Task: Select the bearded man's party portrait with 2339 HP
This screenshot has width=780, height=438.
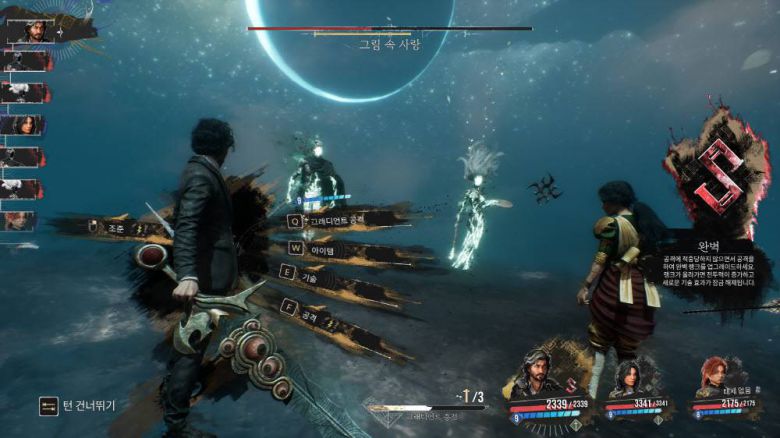Action: pos(537,375)
